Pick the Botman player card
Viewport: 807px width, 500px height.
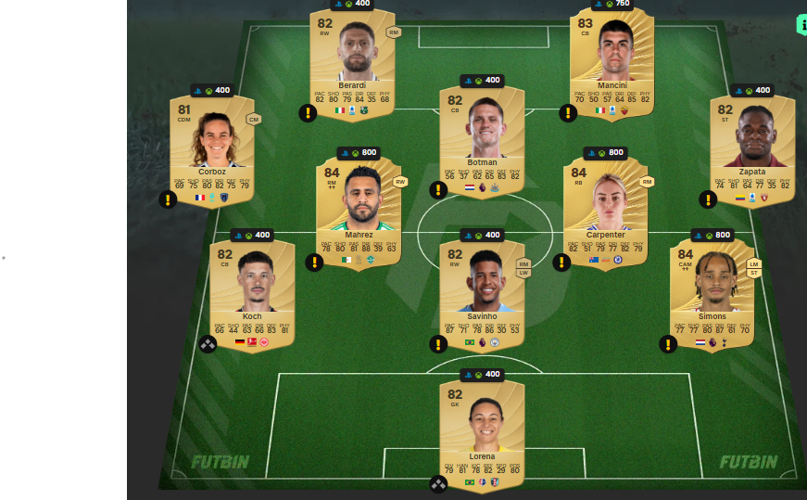coord(482,140)
